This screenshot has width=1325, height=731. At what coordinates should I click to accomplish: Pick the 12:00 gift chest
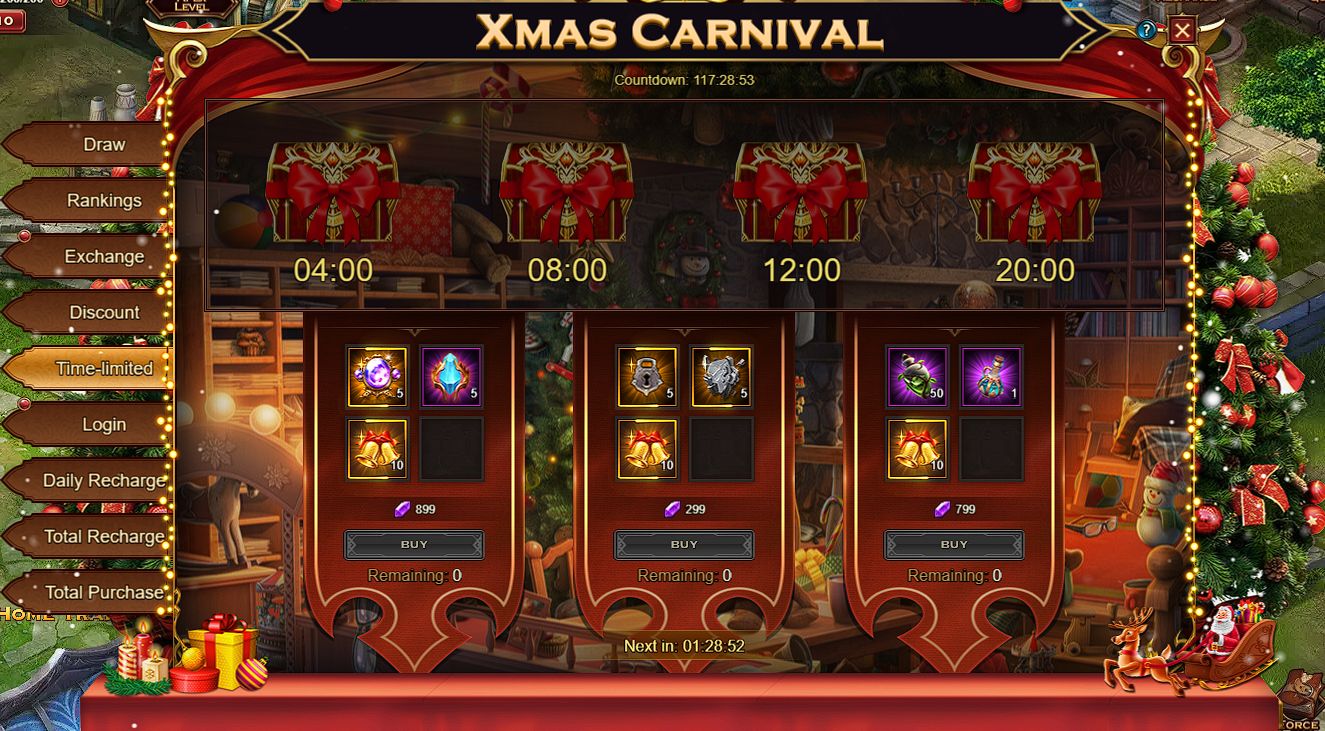click(801, 192)
